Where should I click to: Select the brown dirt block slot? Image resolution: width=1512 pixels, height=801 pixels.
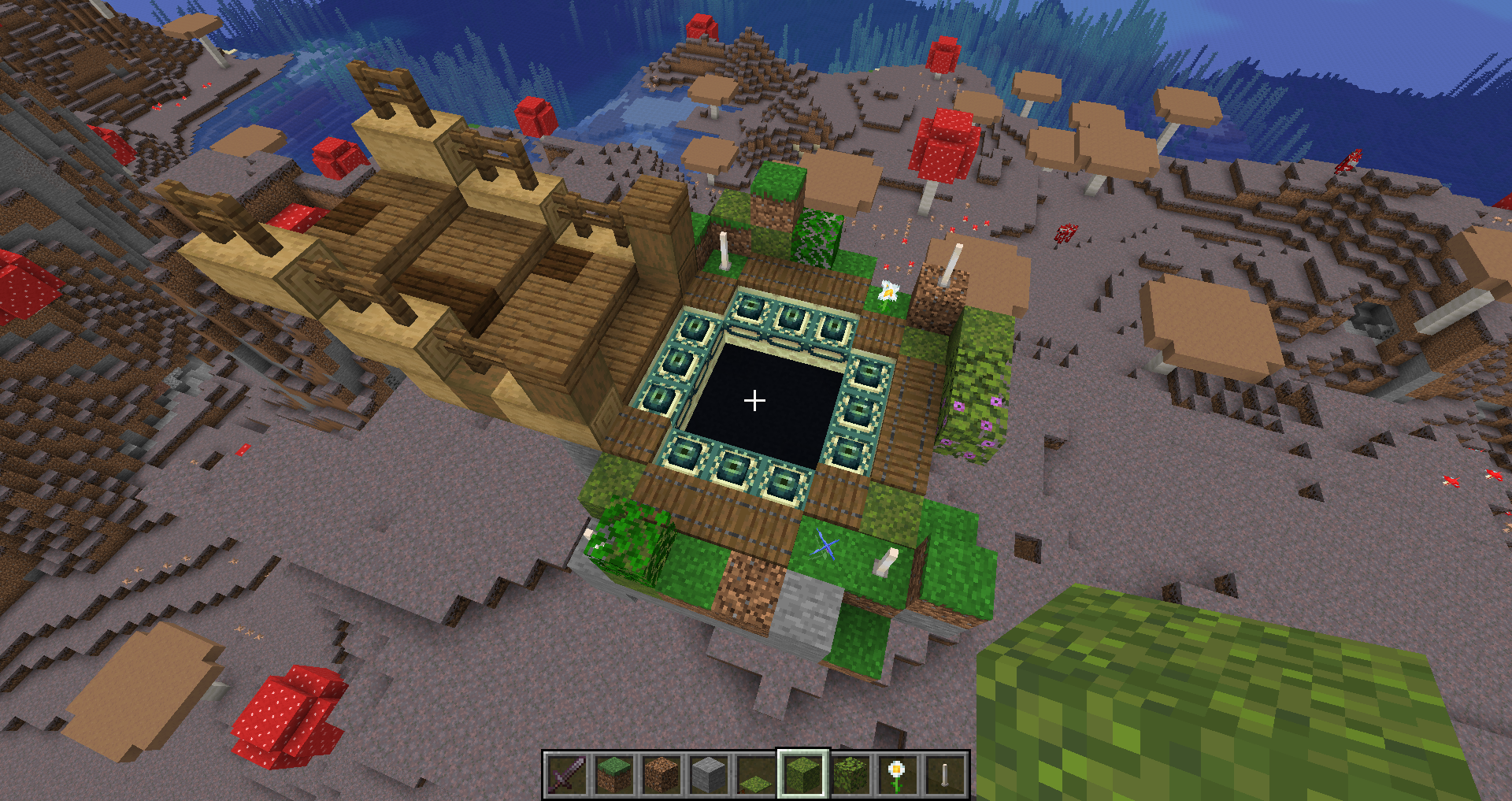tap(661, 774)
